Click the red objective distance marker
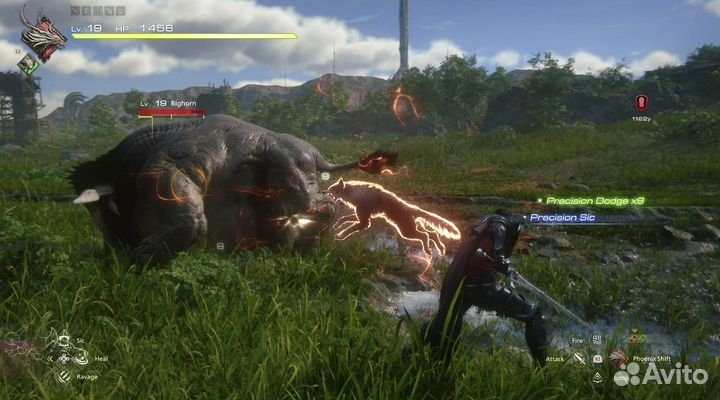Image resolution: width=720 pixels, height=400 pixels. [641, 102]
